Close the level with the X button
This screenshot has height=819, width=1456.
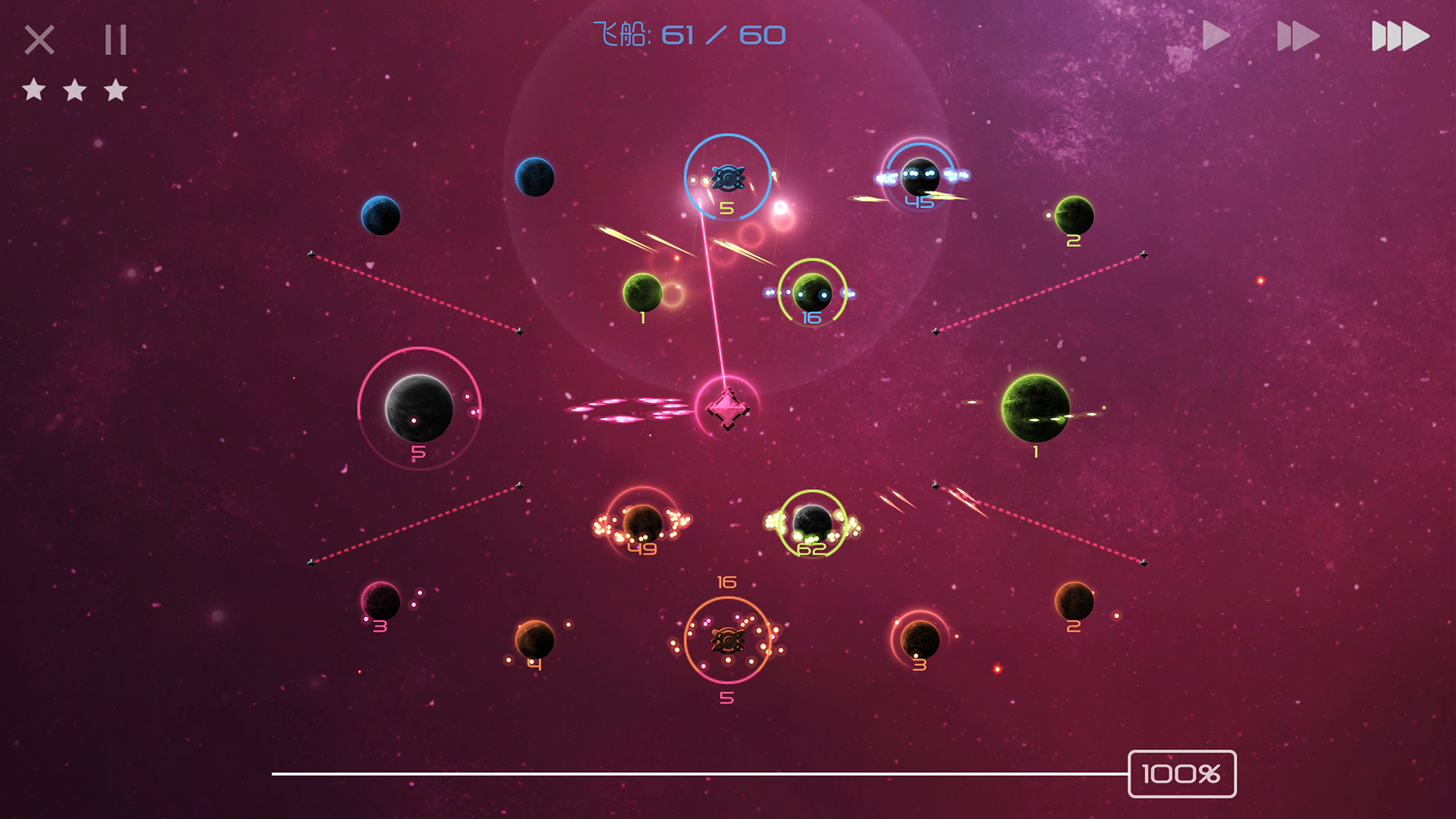point(39,39)
